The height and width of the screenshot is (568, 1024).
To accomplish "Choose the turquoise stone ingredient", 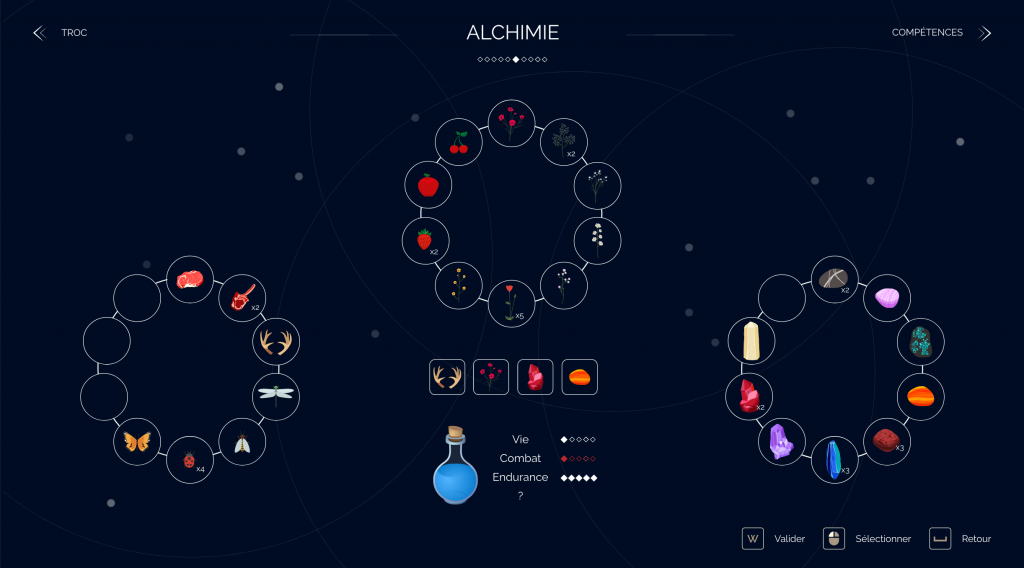I will [x=920, y=342].
